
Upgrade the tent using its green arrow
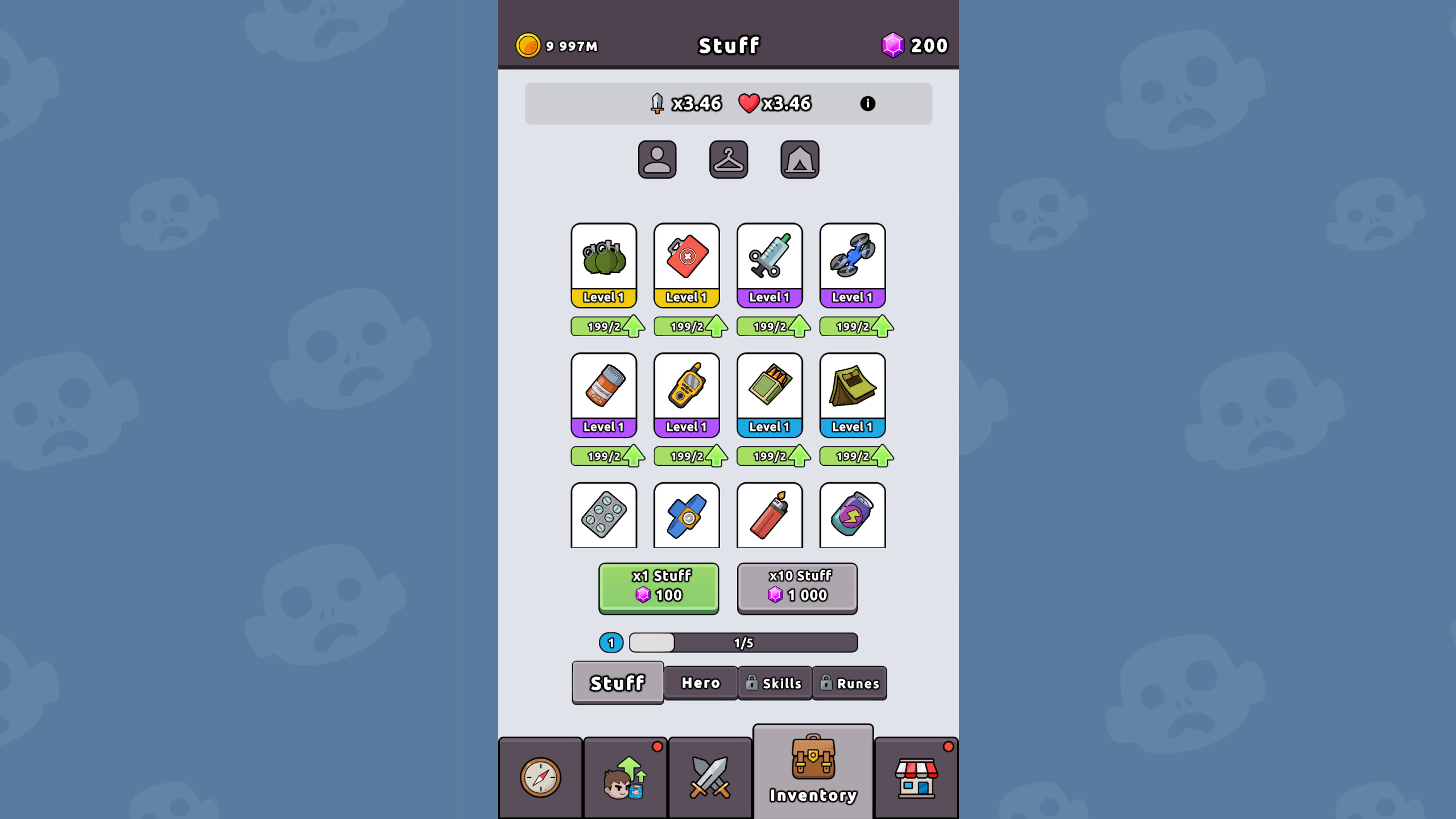[x=881, y=455]
